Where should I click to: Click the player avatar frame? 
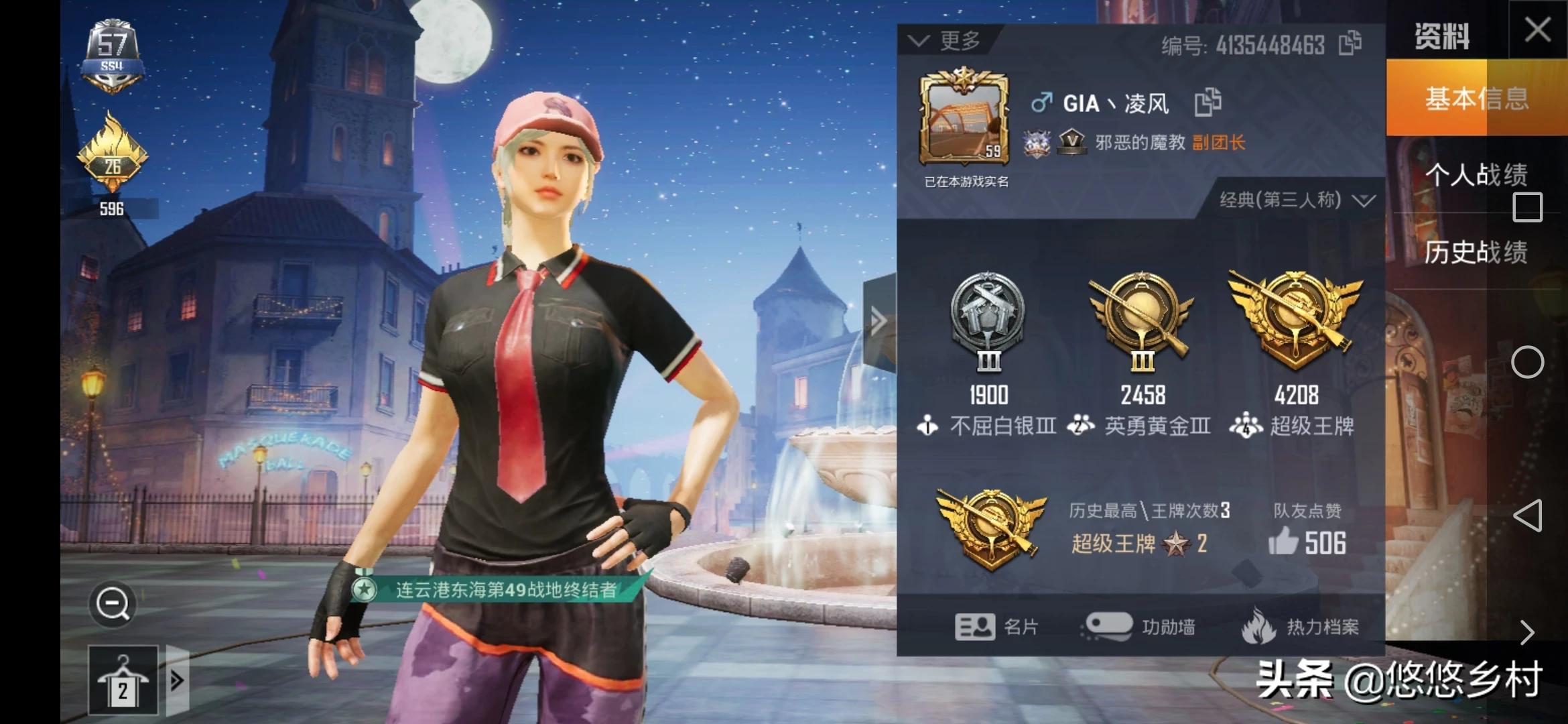click(964, 117)
